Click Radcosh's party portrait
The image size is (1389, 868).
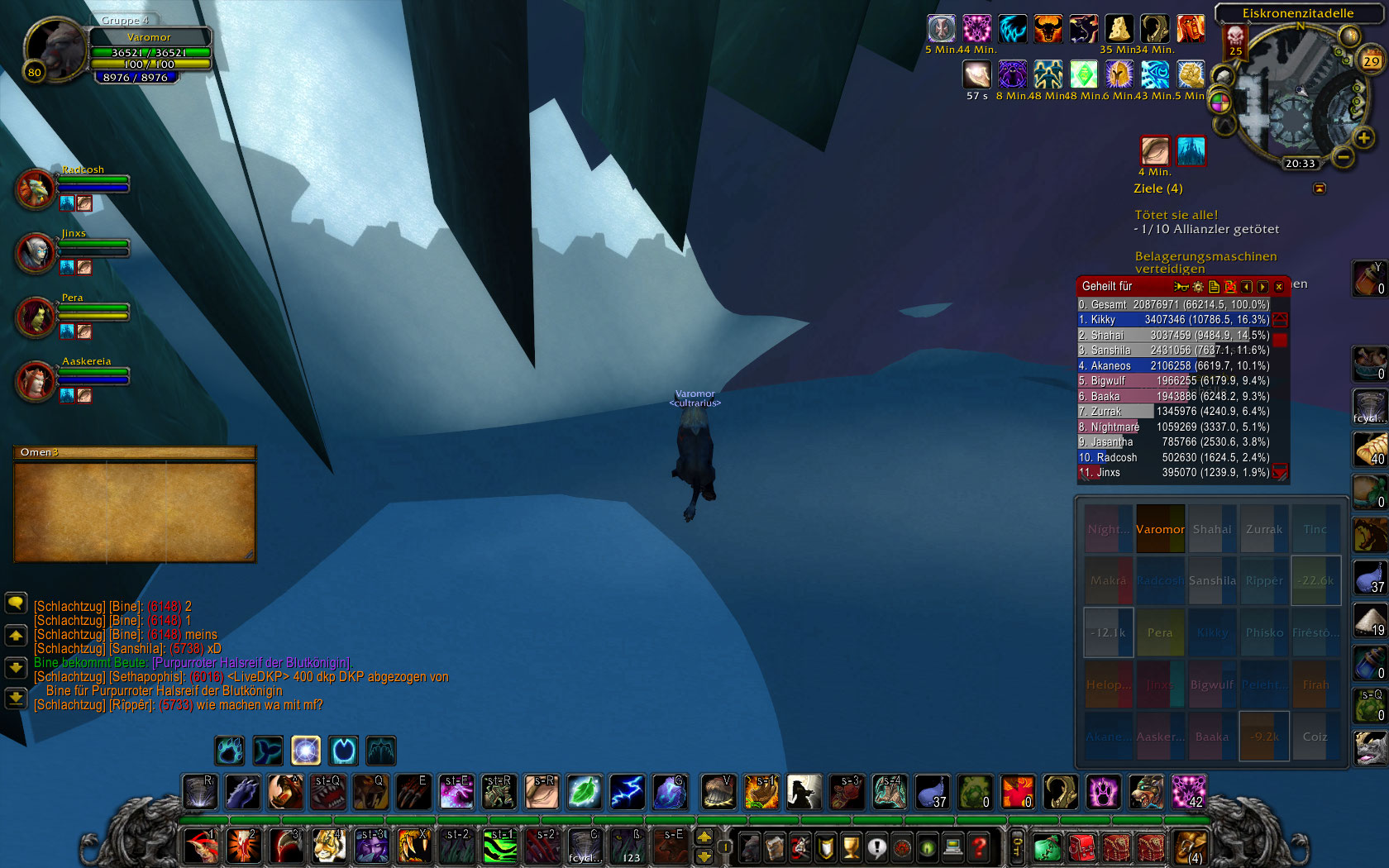click(x=36, y=188)
